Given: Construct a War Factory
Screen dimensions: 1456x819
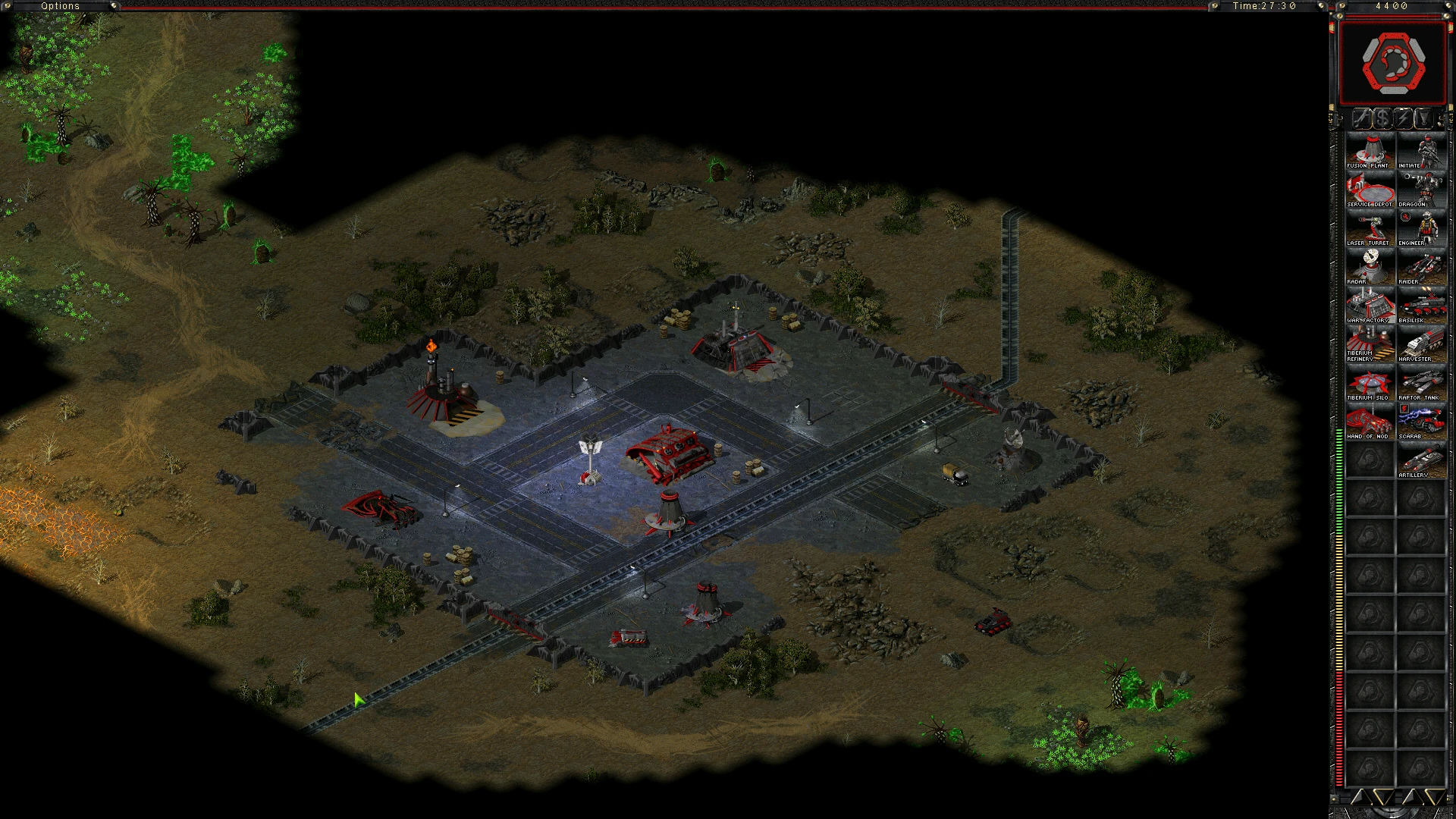Looking at the screenshot, I should pos(1370,306).
